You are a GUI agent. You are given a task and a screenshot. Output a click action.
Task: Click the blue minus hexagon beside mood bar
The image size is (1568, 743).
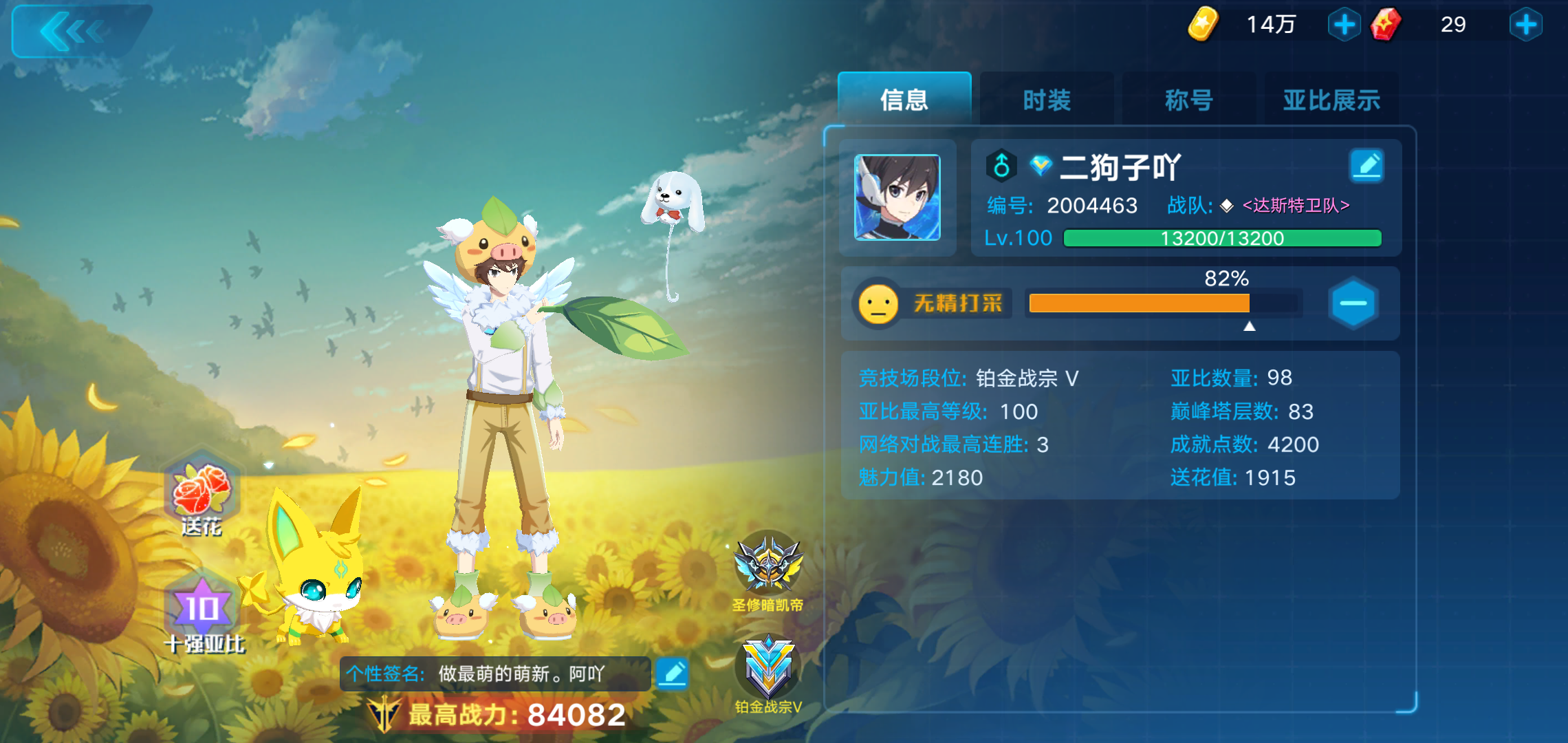click(1352, 303)
